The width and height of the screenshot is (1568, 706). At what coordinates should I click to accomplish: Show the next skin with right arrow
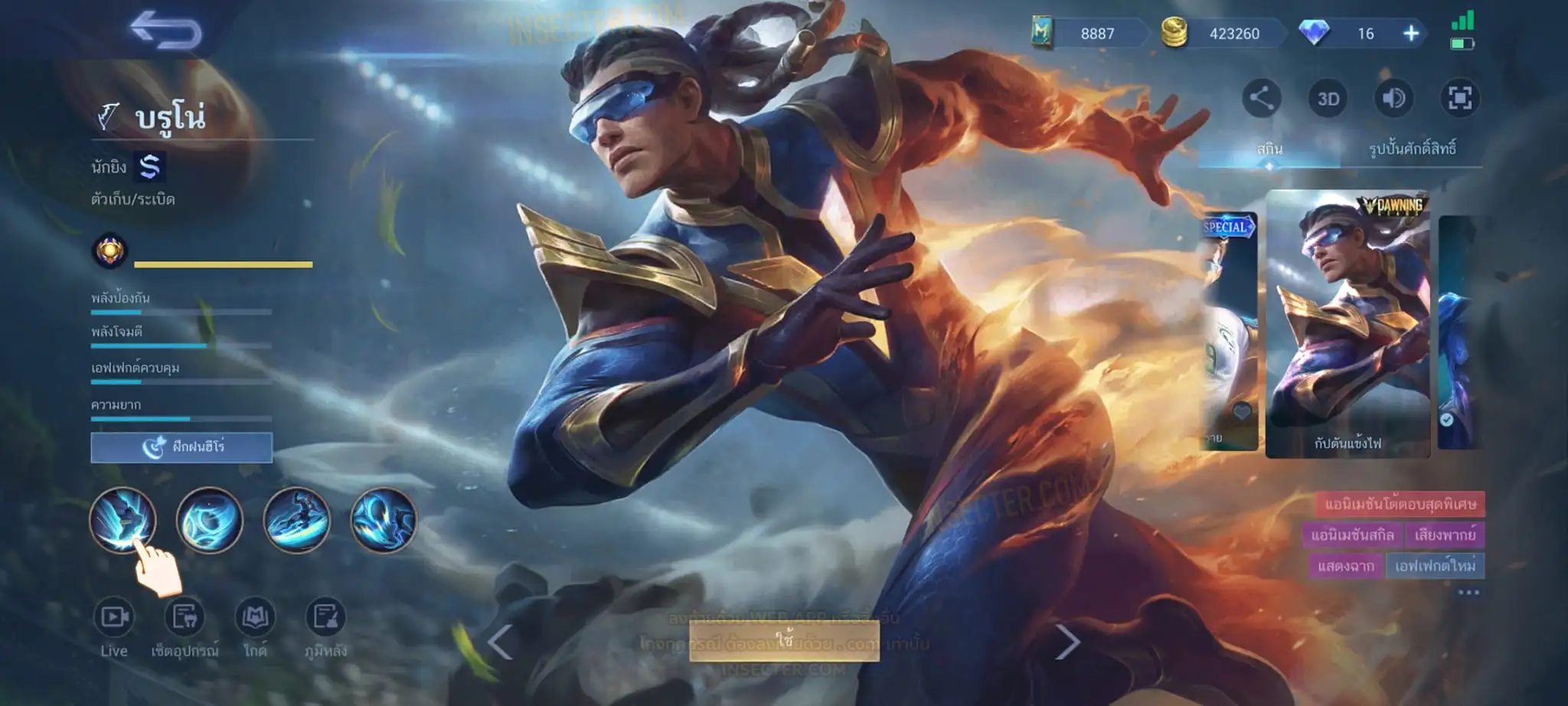tap(1067, 642)
